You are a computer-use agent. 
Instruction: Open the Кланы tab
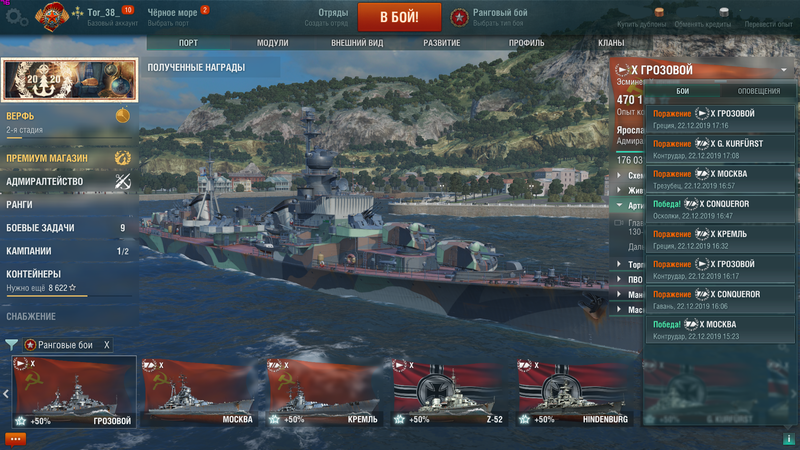point(611,43)
